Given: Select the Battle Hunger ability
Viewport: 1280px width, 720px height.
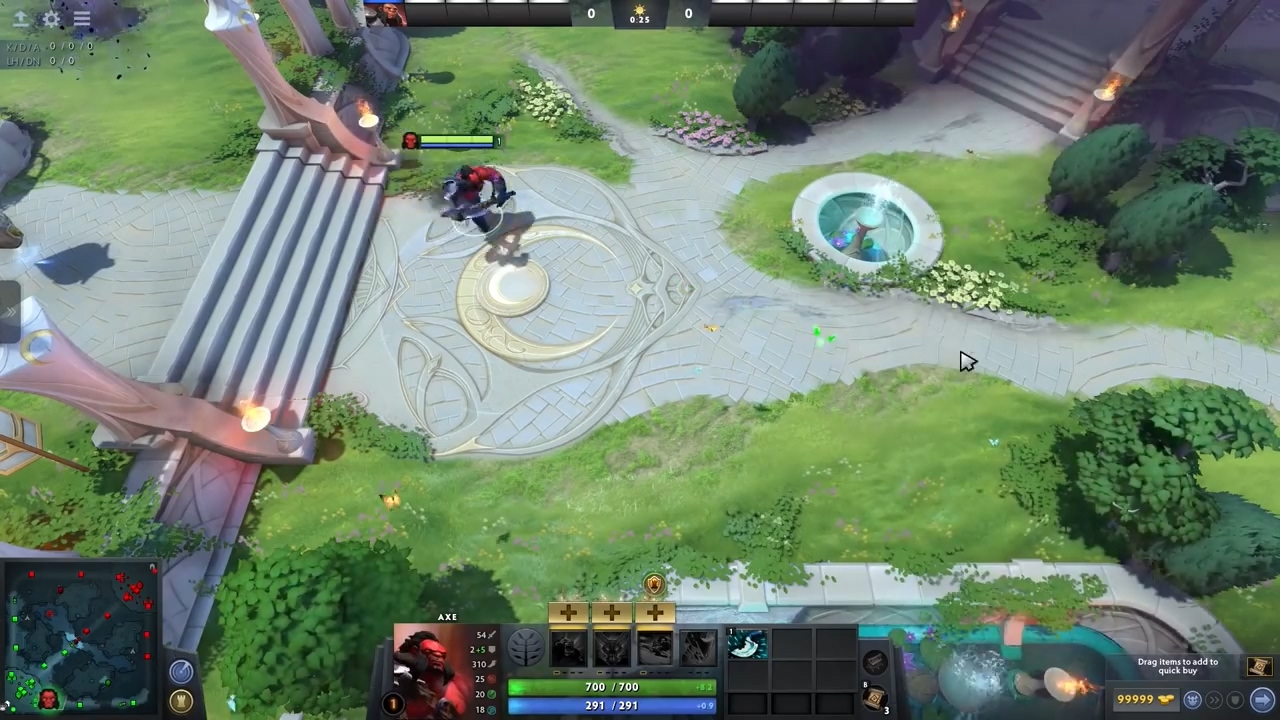Looking at the screenshot, I should pos(612,649).
